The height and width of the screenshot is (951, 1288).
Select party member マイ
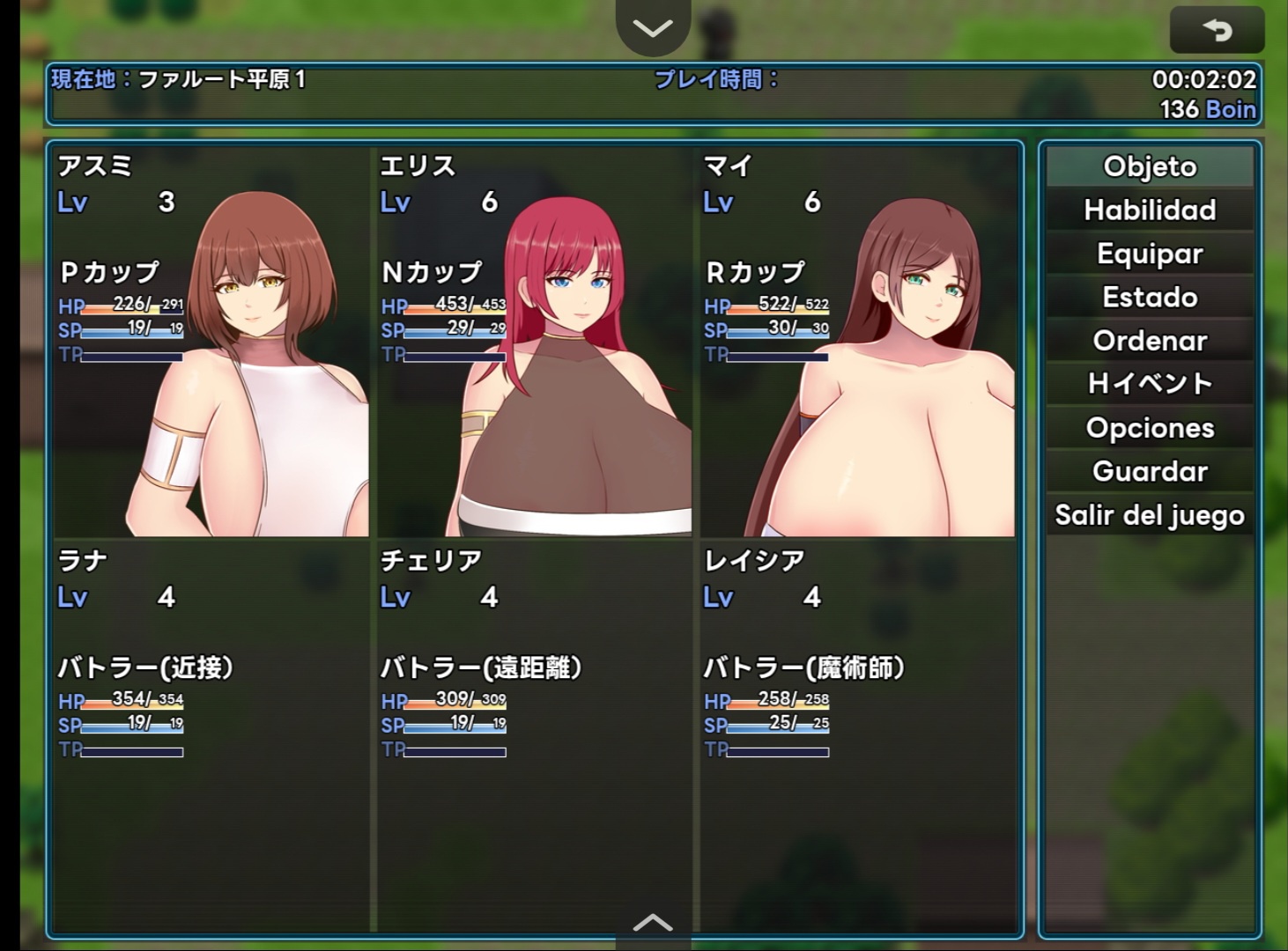pyautogui.click(x=858, y=343)
